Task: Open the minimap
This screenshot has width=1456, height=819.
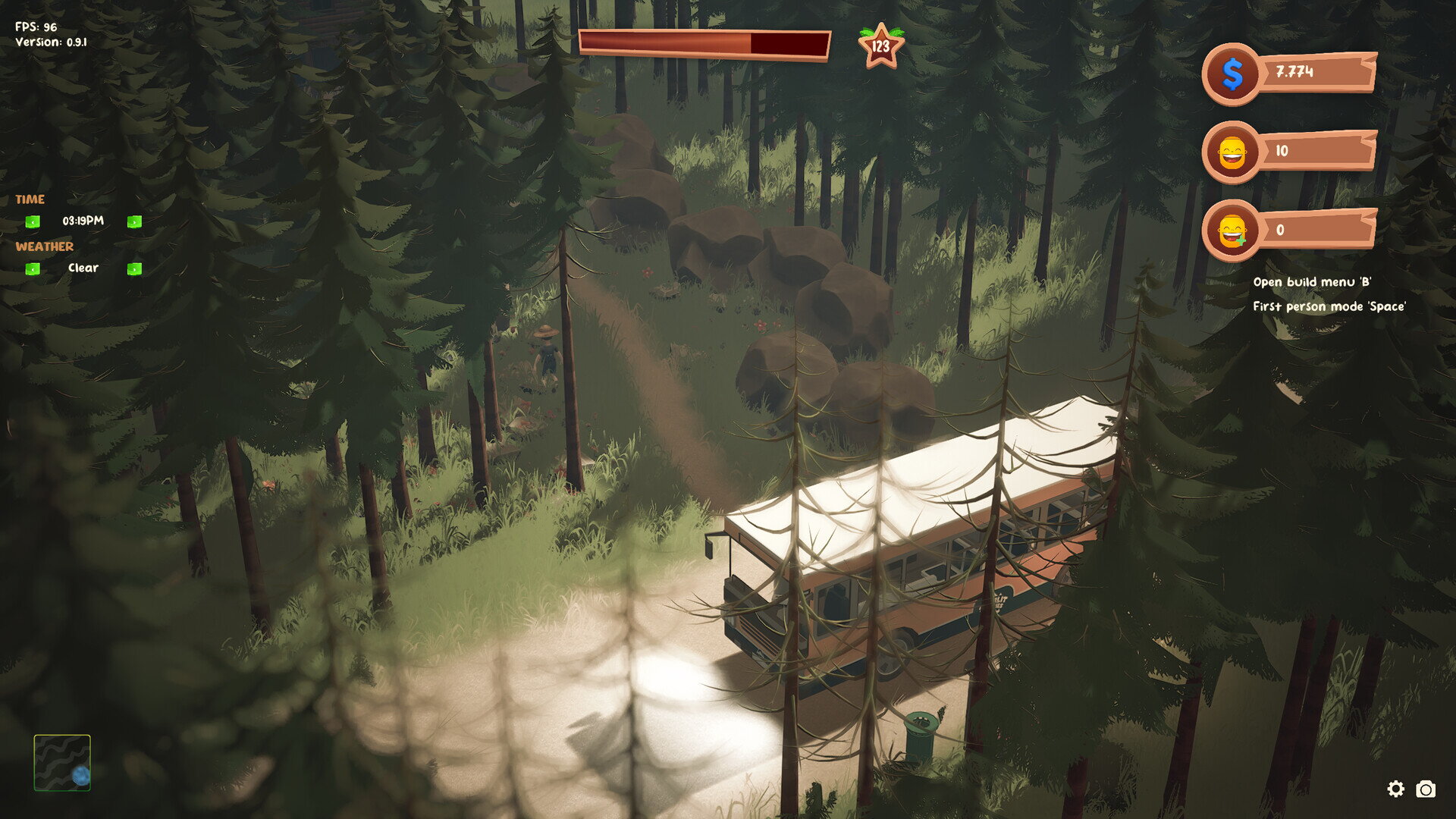Action: click(62, 763)
